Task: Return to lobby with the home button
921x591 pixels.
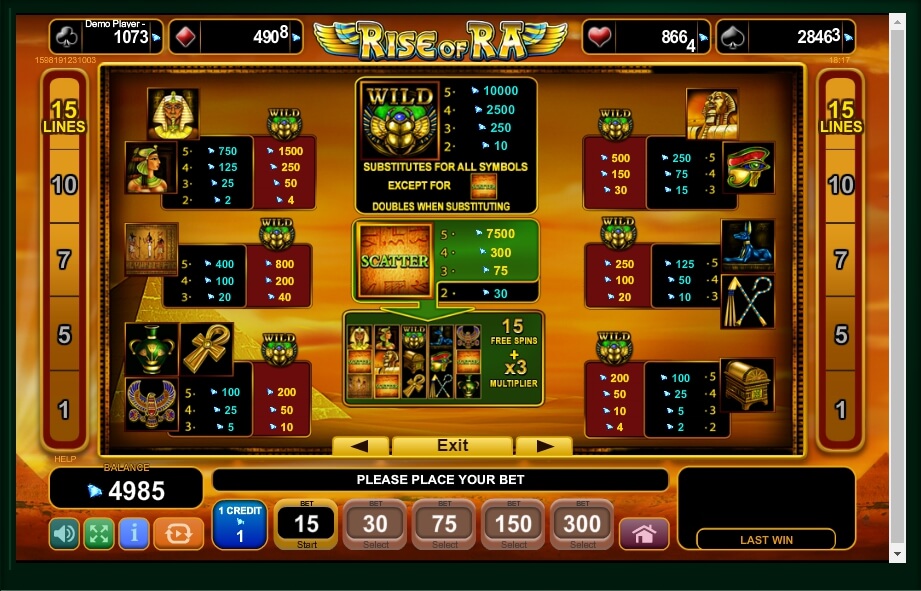Action: (644, 534)
